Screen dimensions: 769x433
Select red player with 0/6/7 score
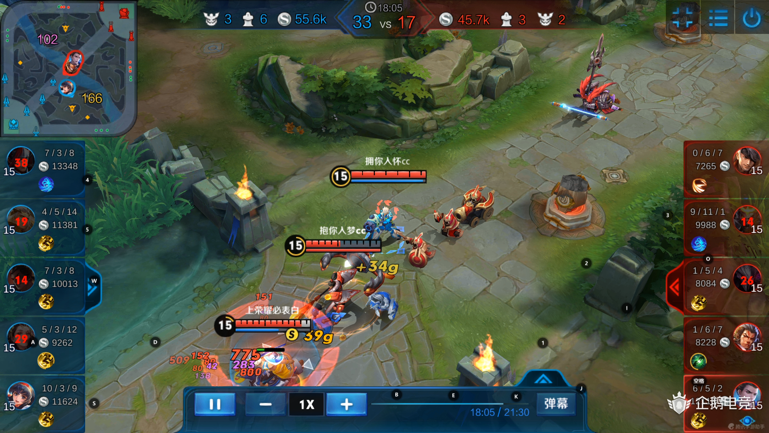point(726,166)
